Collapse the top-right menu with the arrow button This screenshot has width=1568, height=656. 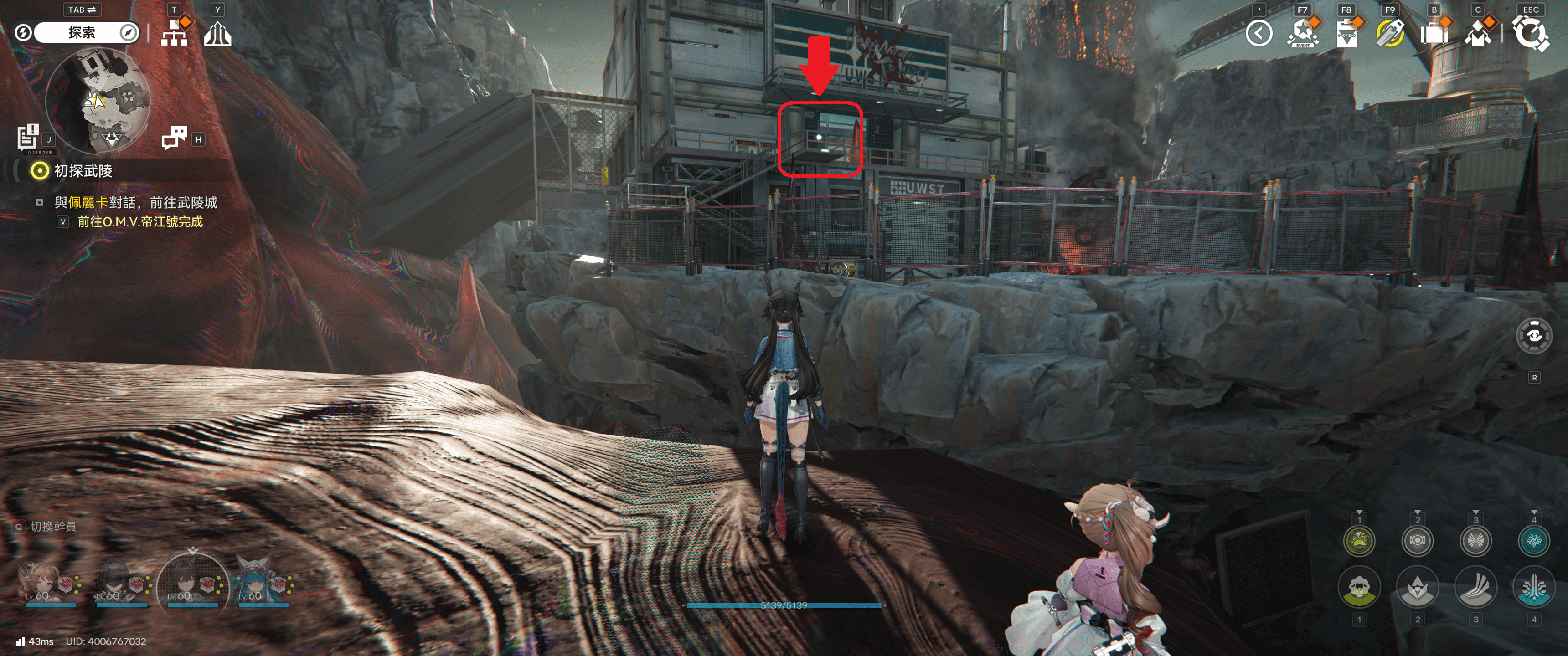(x=1259, y=33)
